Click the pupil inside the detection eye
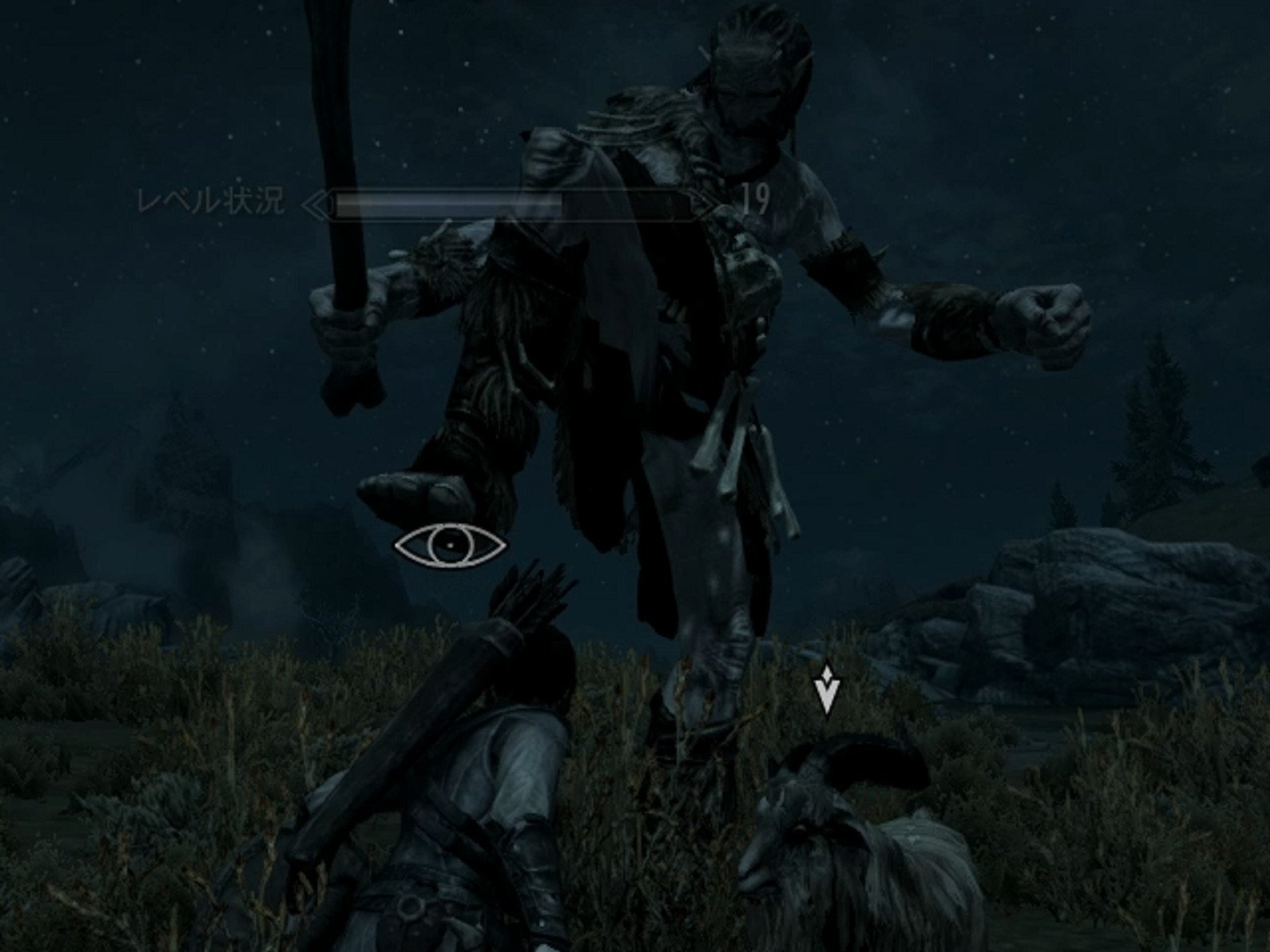The width and height of the screenshot is (1270, 952). click(450, 544)
